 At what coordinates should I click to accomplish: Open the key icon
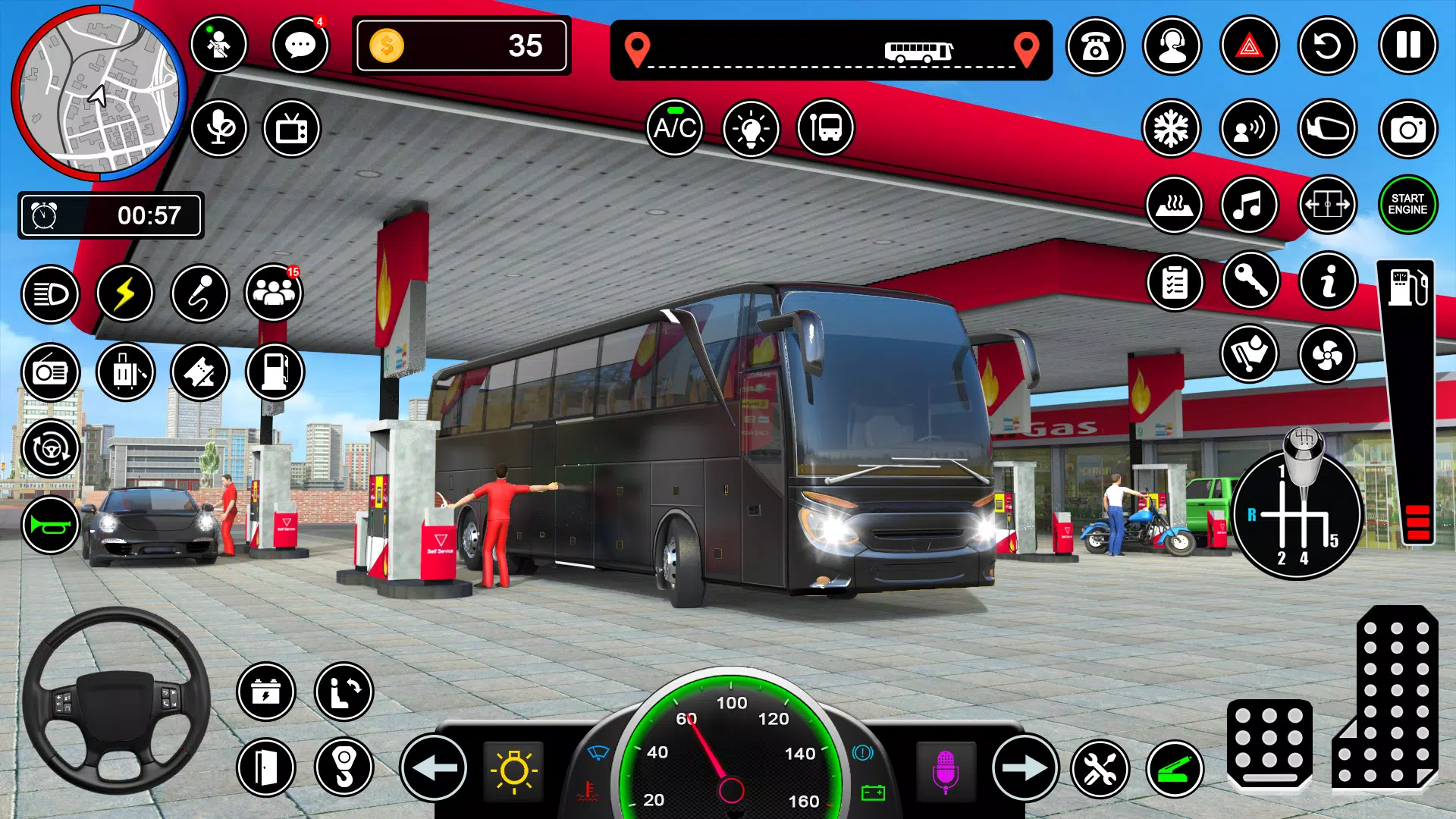pos(1250,282)
